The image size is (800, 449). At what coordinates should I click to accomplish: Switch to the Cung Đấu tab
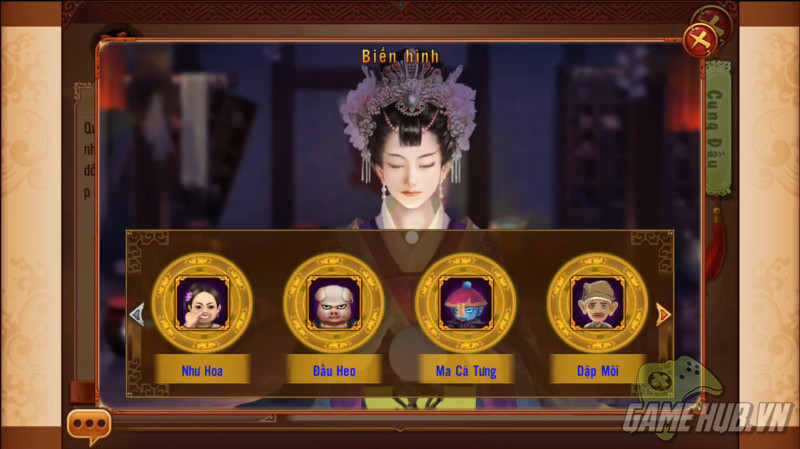pyautogui.click(x=717, y=130)
